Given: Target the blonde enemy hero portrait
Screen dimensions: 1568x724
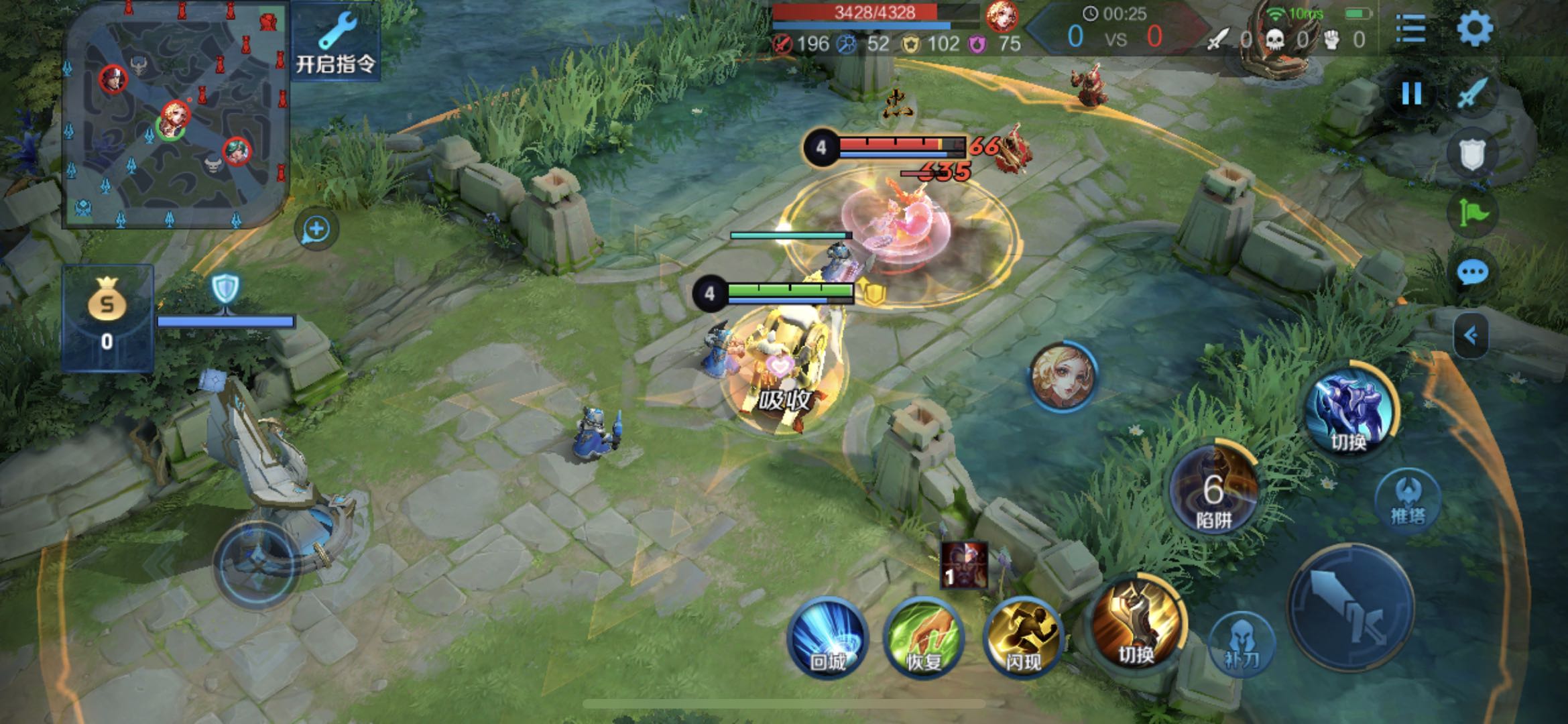Looking at the screenshot, I should 1063,376.
